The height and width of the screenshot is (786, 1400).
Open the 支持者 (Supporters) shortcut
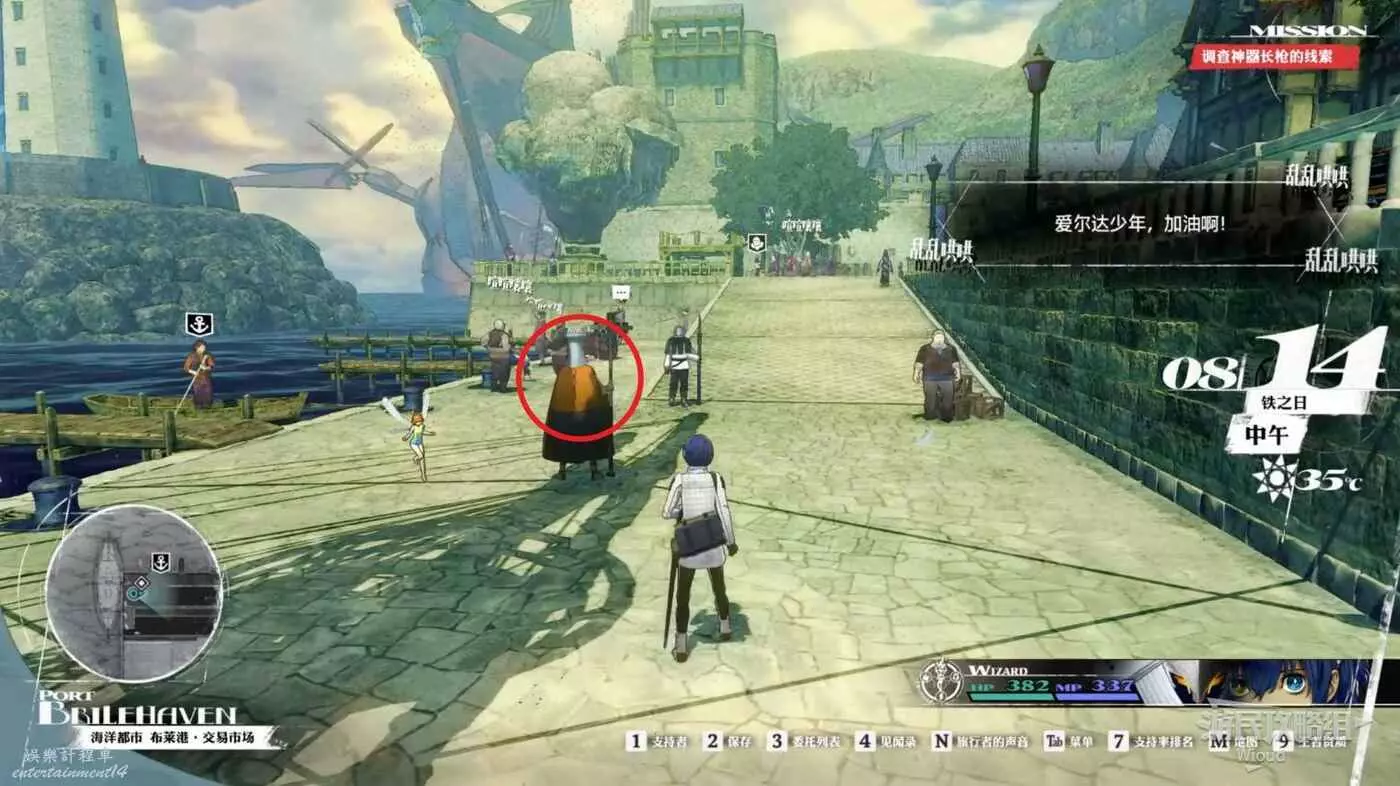661,741
